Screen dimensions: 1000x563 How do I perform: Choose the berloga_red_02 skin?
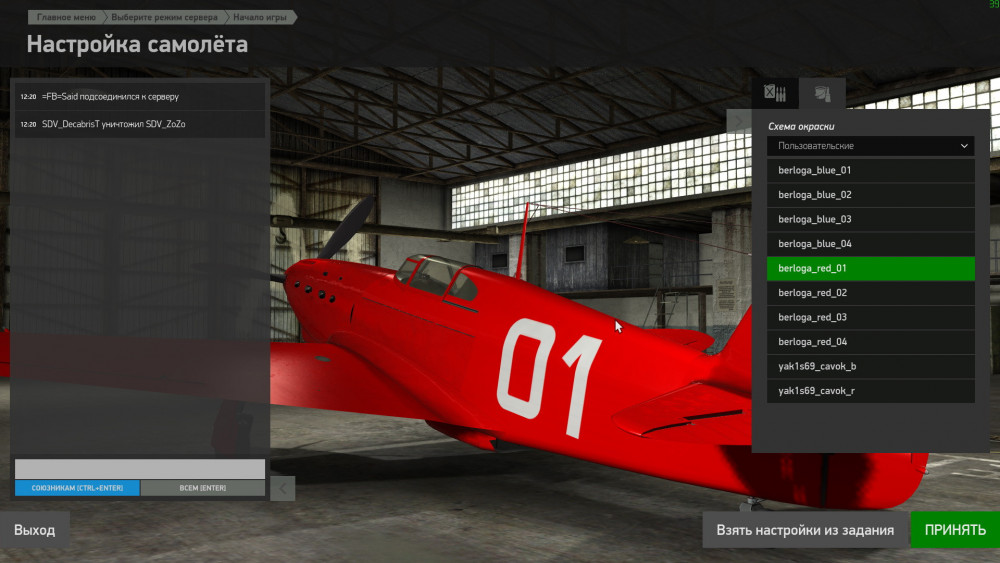(870, 293)
